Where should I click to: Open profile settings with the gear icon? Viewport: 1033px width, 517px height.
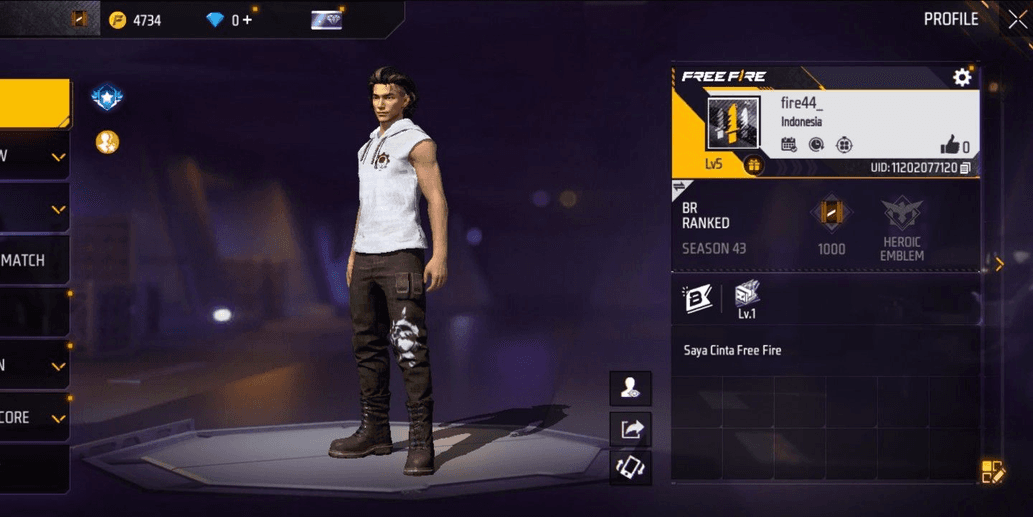point(962,77)
